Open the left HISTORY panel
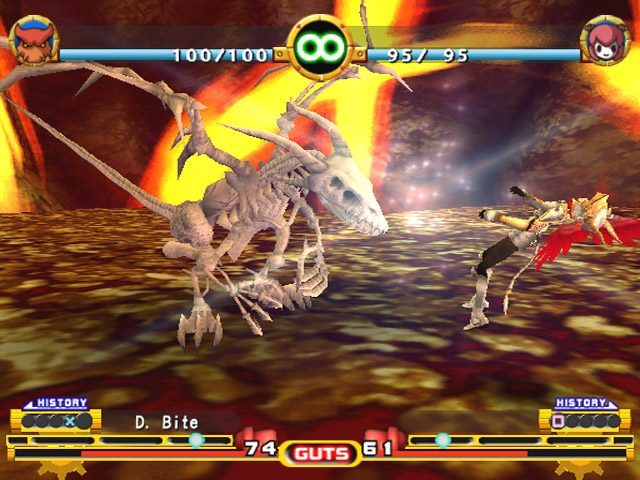 (x=55, y=415)
